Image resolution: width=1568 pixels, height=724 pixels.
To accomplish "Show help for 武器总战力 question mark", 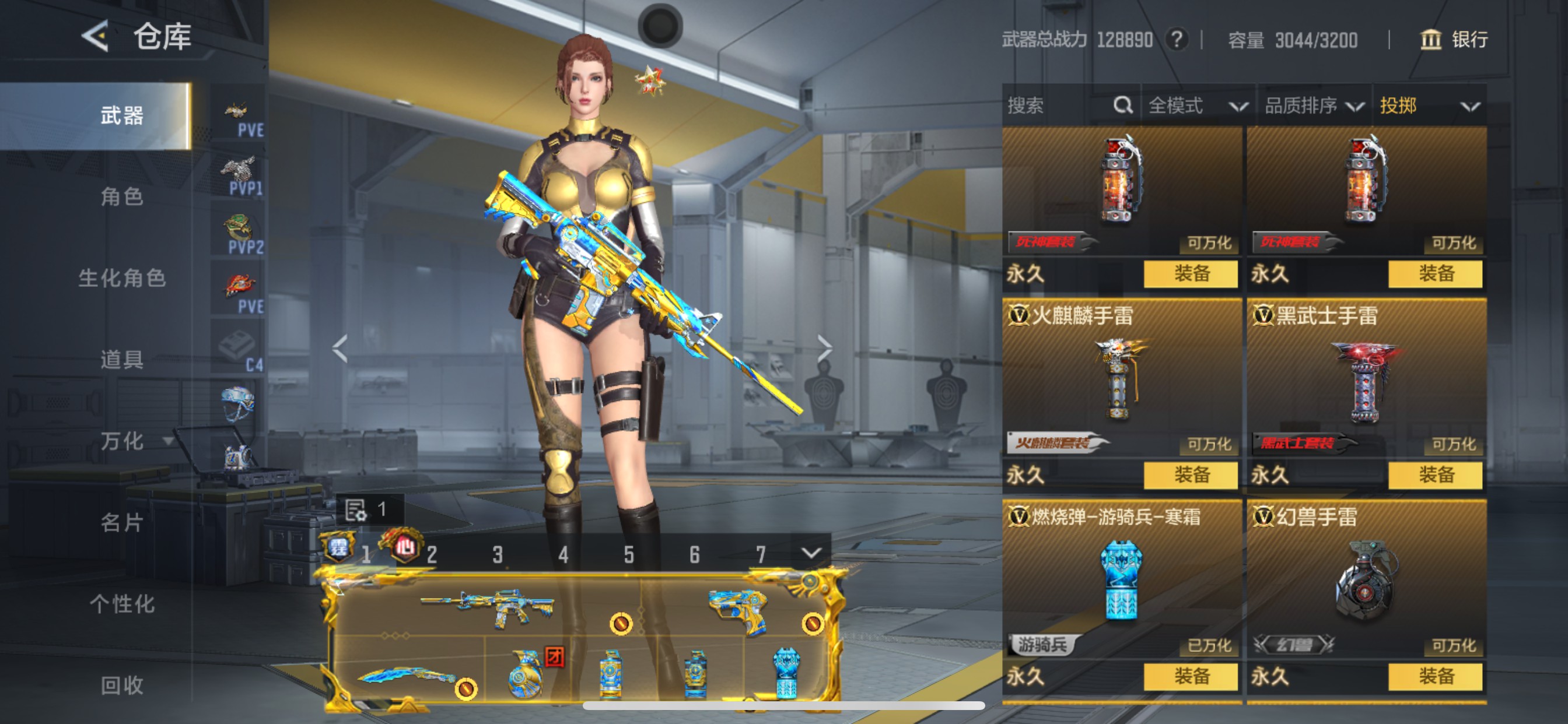I will pos(1177,40).
